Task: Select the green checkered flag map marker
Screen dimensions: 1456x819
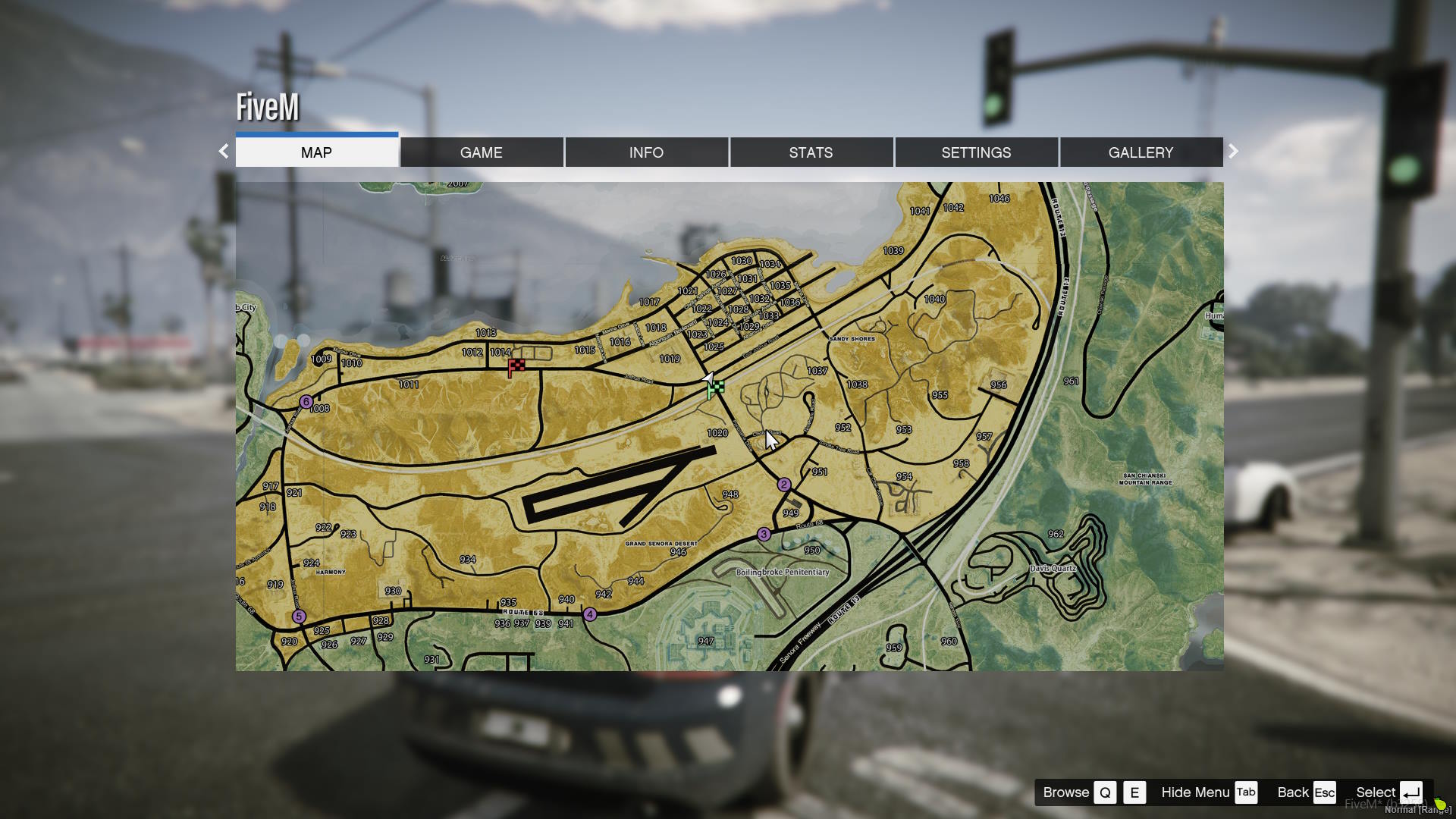Action: pos(715,390)
